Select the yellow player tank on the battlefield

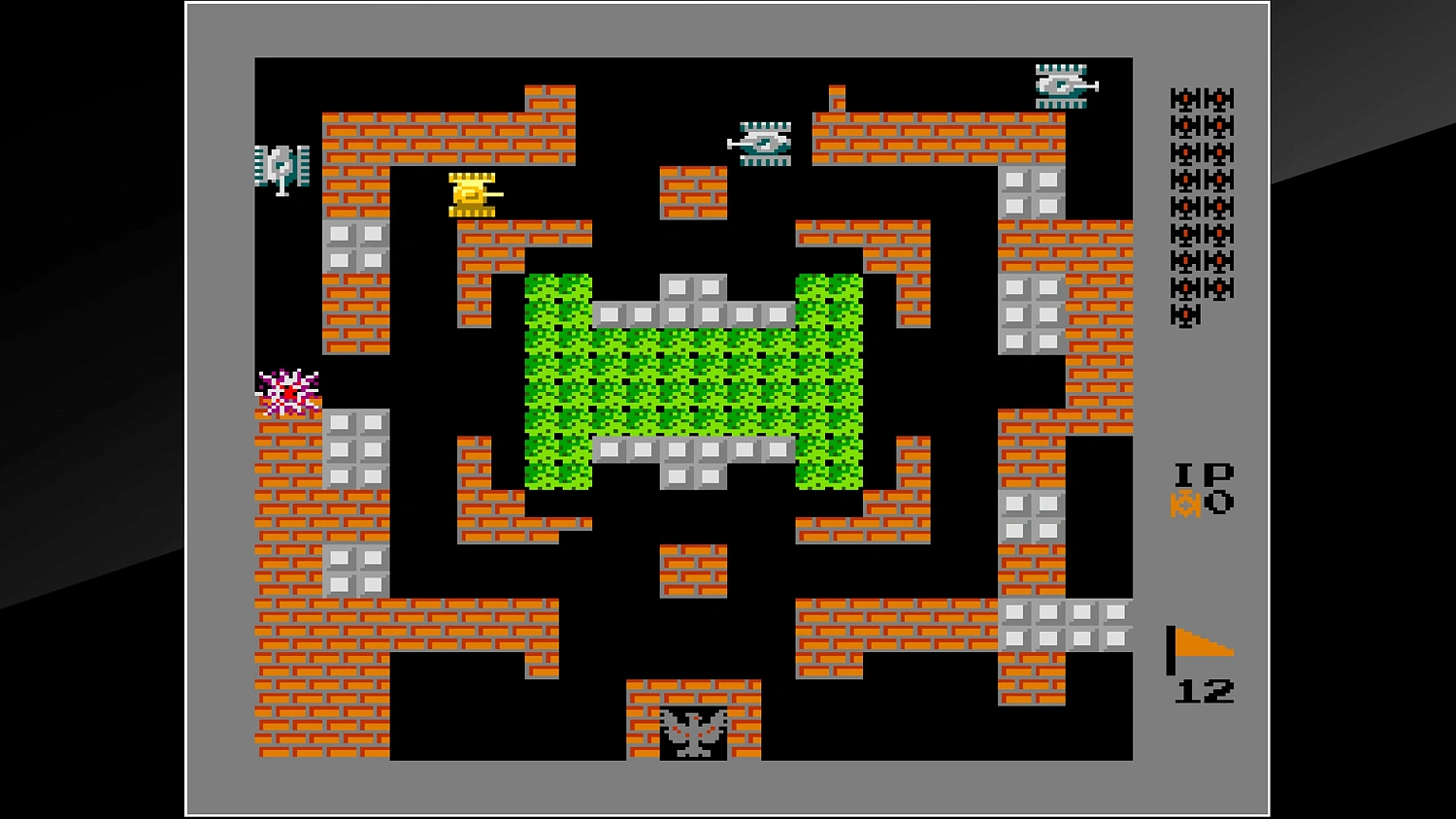tap(473, 193)
